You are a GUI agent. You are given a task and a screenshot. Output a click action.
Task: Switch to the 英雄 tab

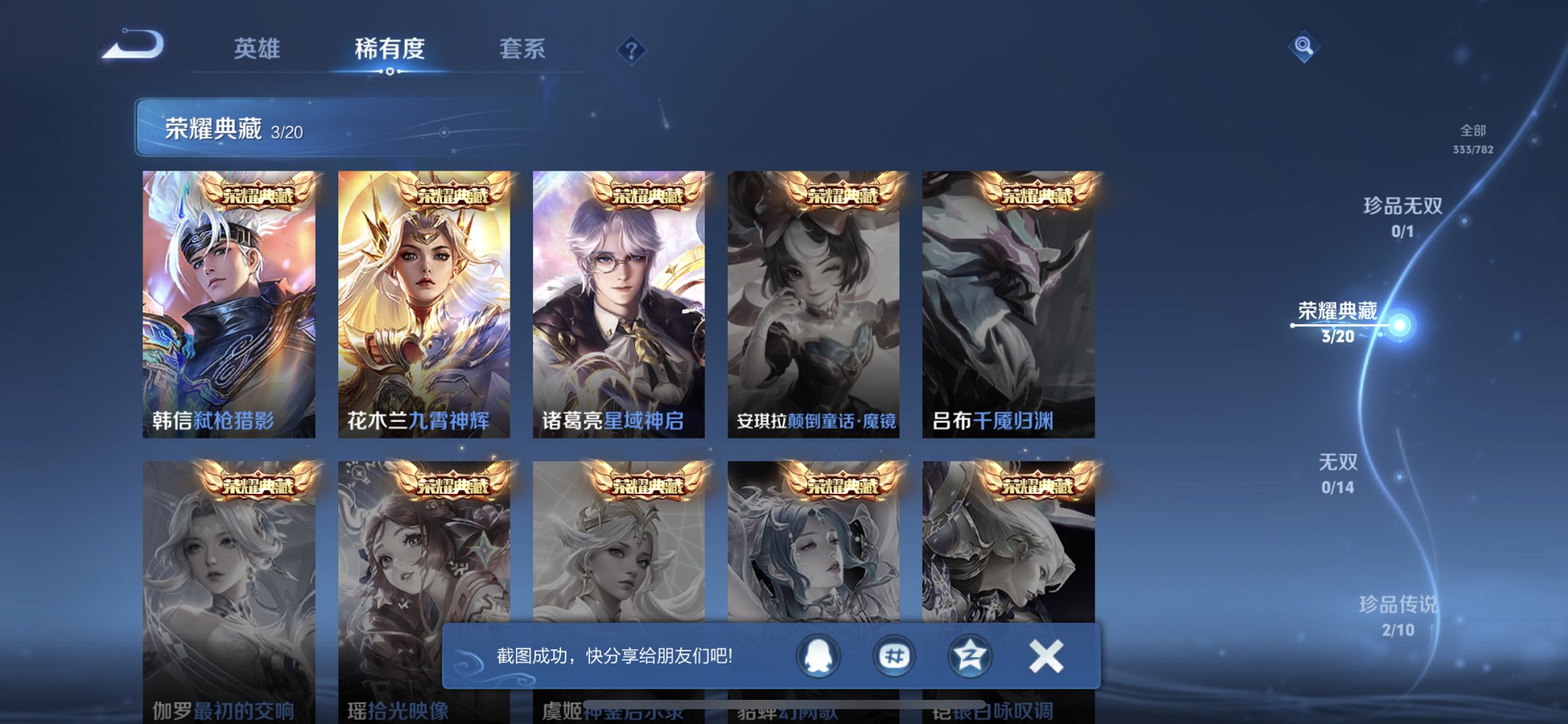257,48
